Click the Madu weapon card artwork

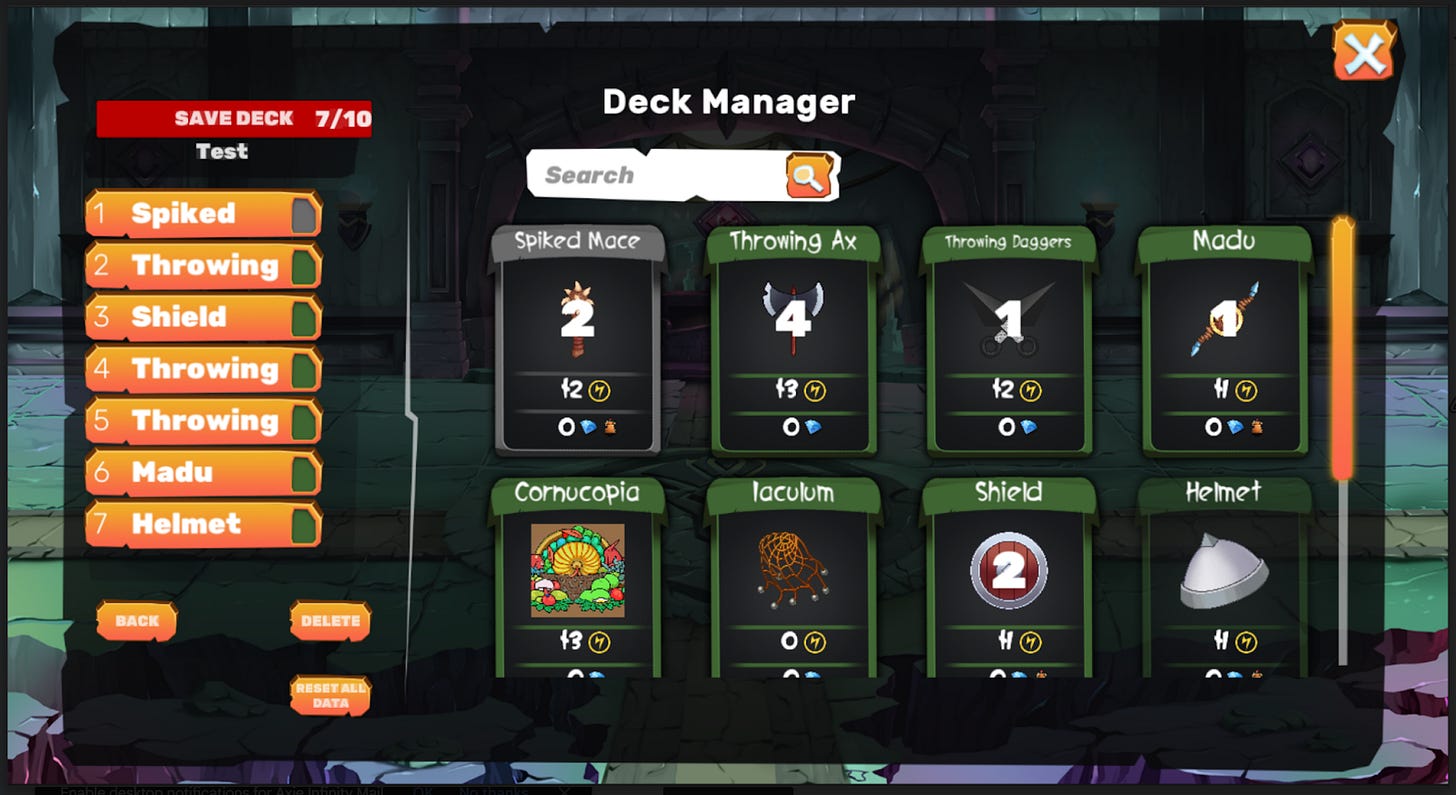[x=1224, y=315]
